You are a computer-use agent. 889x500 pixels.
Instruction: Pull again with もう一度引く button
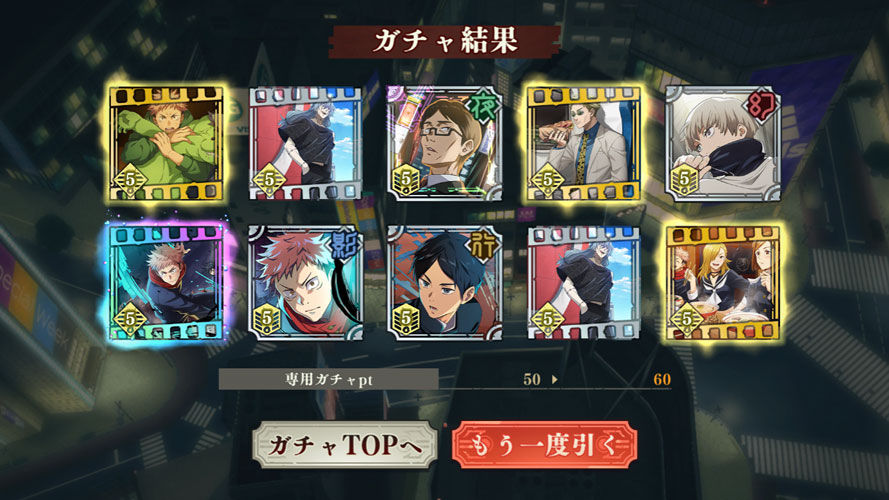click(x=545, y=445)
